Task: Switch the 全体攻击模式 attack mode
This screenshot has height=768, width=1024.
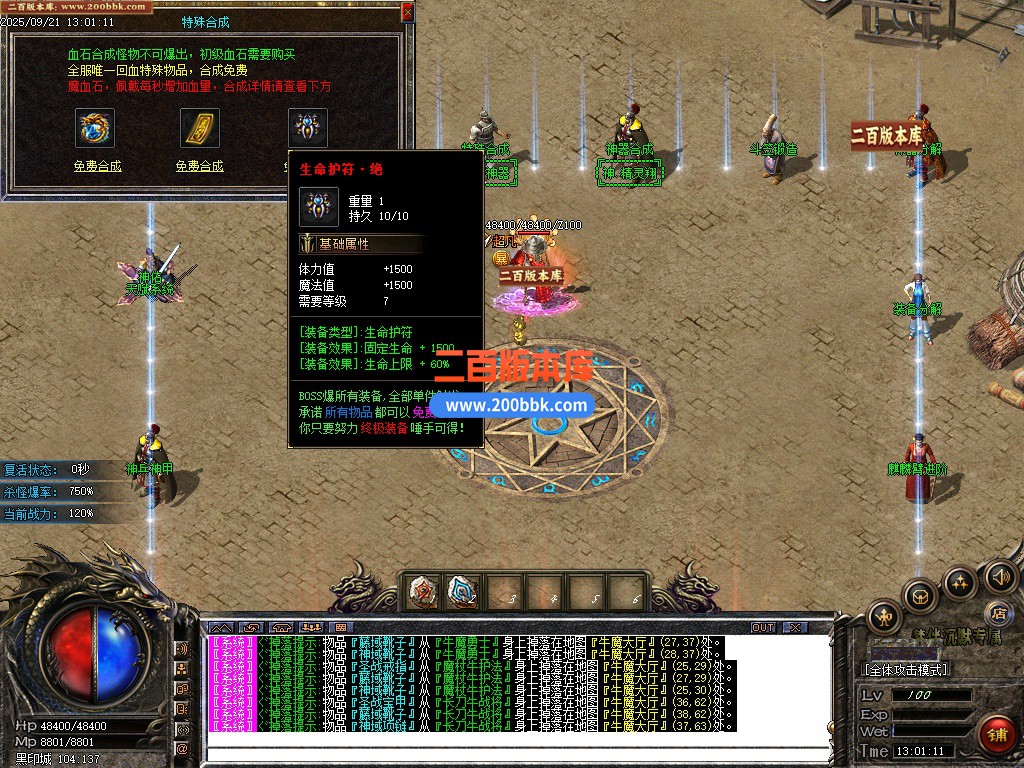Action: pyautogui.click(x=906, y=669)
